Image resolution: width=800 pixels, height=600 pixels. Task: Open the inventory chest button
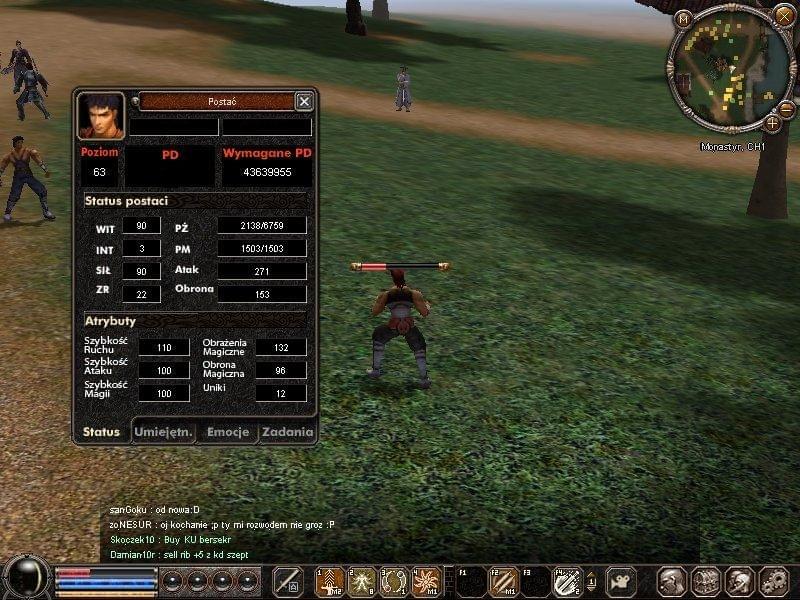pos(706,581)
